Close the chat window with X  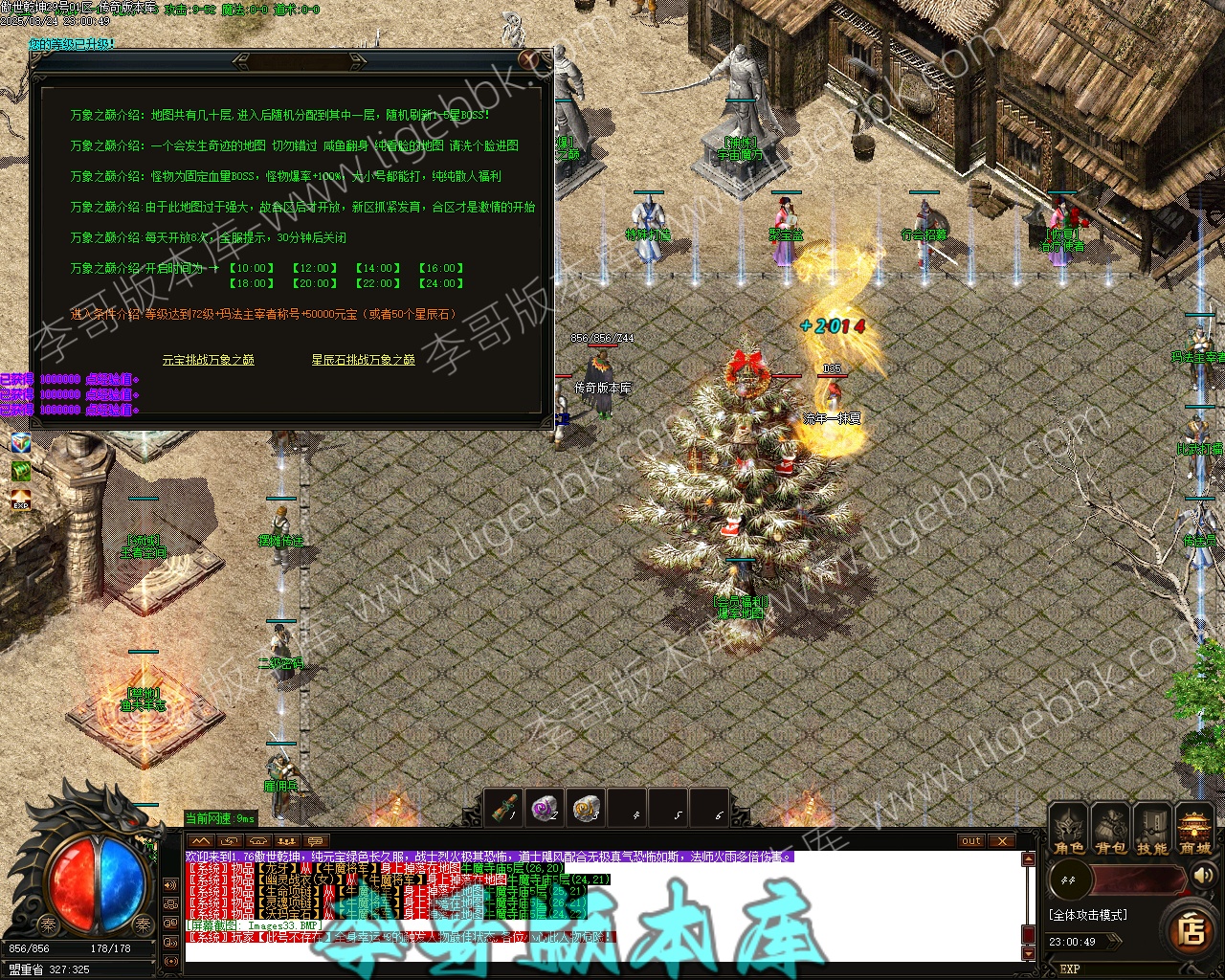coord(1001,841)
